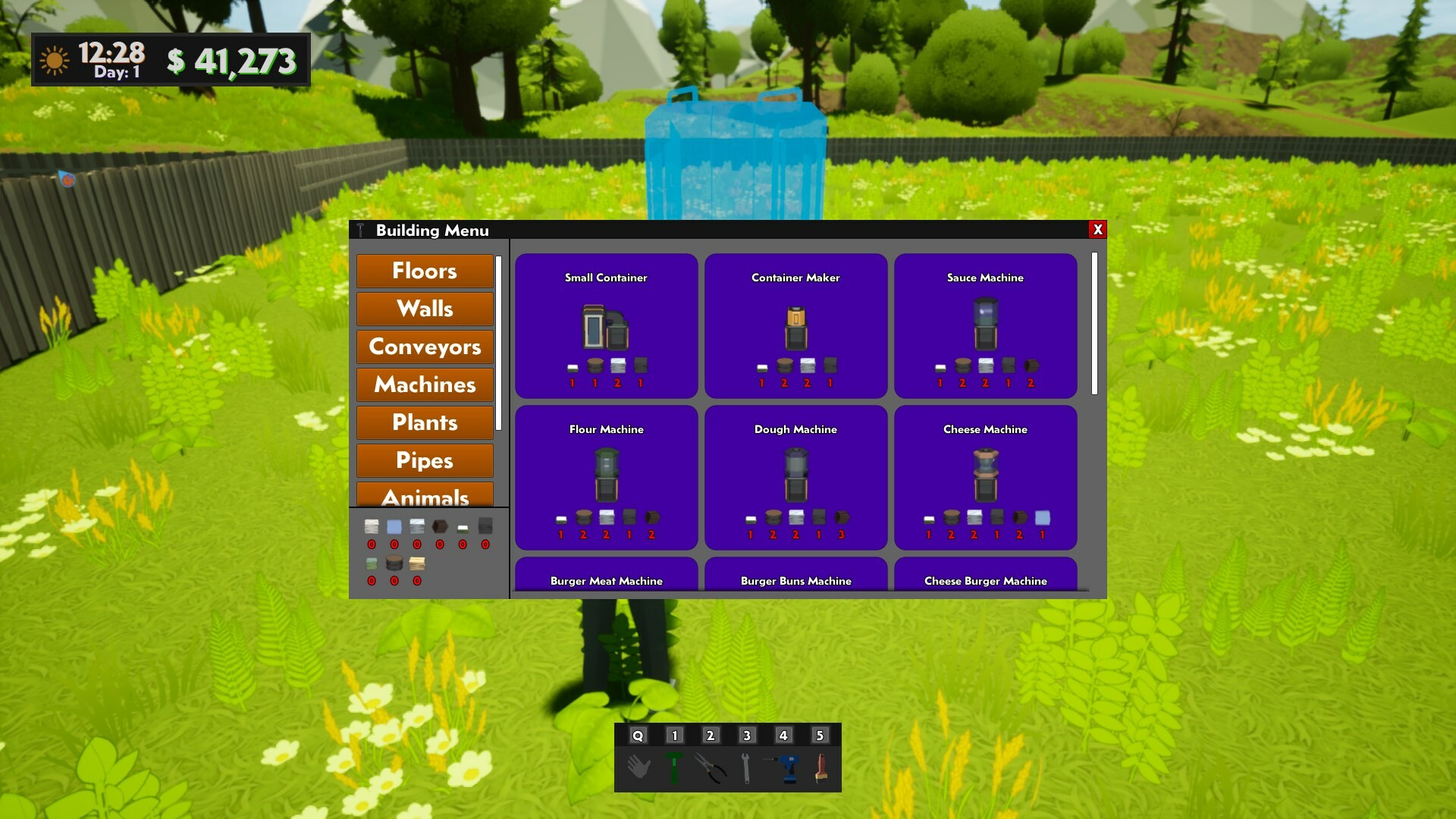
Task: Select the Dough Machine
Action: pyautogui.click(x=795, y=478)
